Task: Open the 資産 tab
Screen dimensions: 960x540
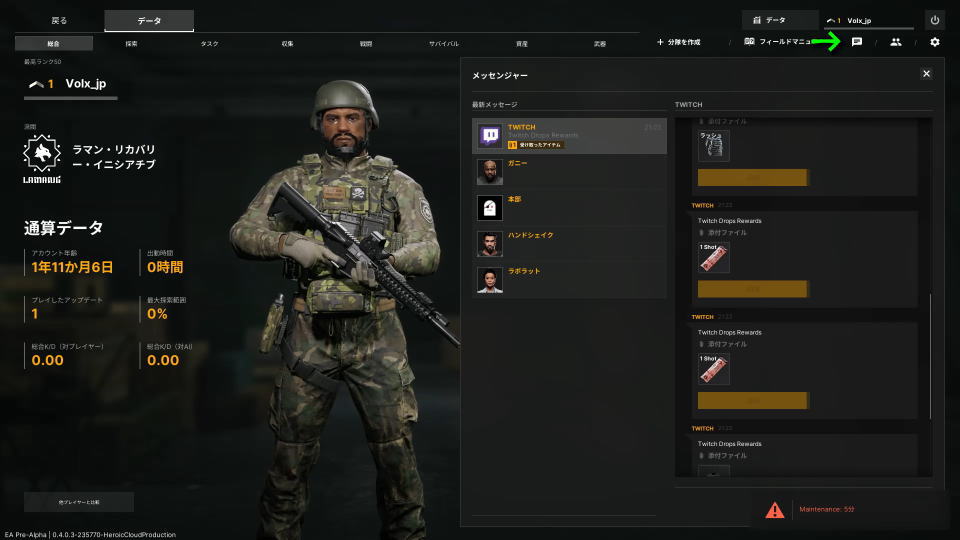Action: [x=522, y=43]
